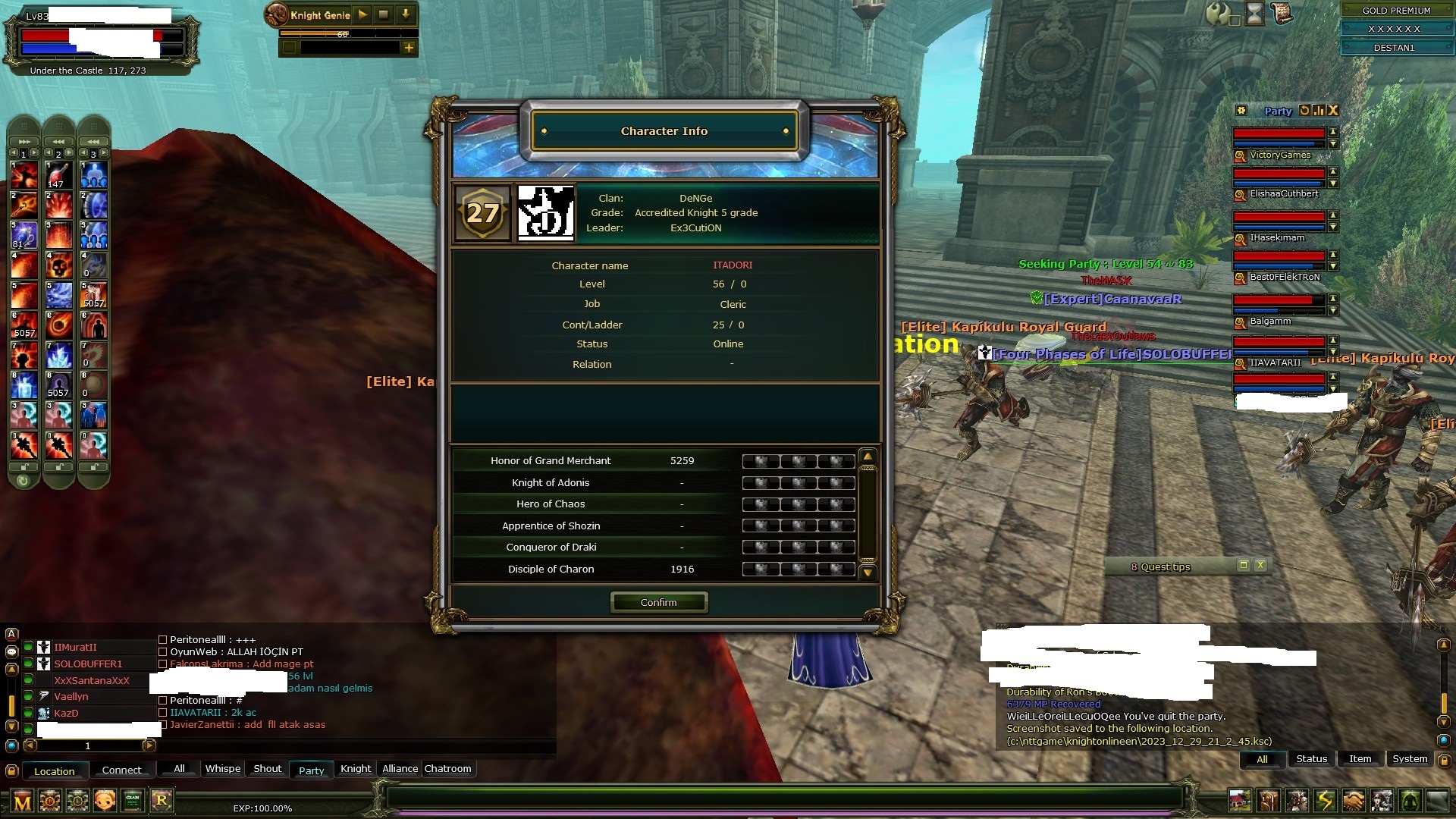Switch to the Connect tab
Viewport: 1456px width, 819px height.
(x=121, y=770)
